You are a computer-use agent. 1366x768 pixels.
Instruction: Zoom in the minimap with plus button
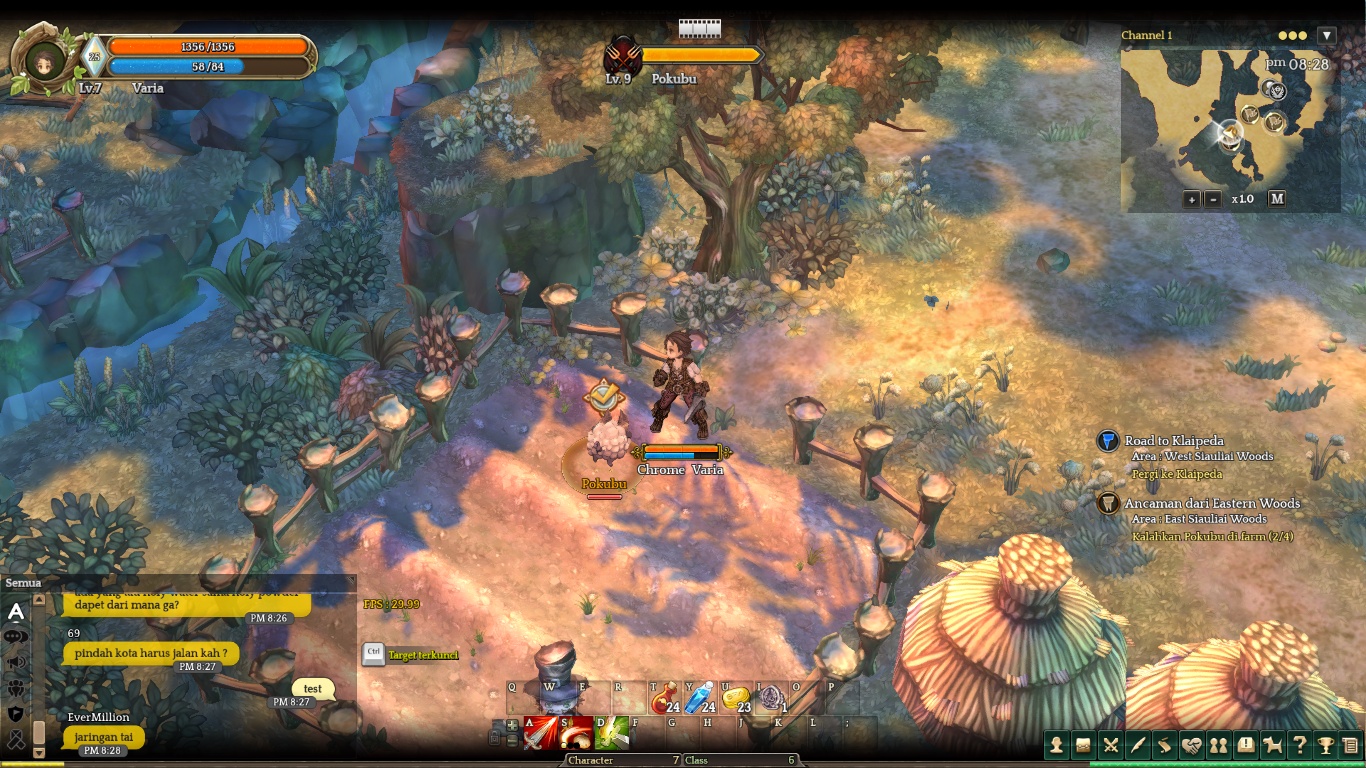tap(1191, 199)
